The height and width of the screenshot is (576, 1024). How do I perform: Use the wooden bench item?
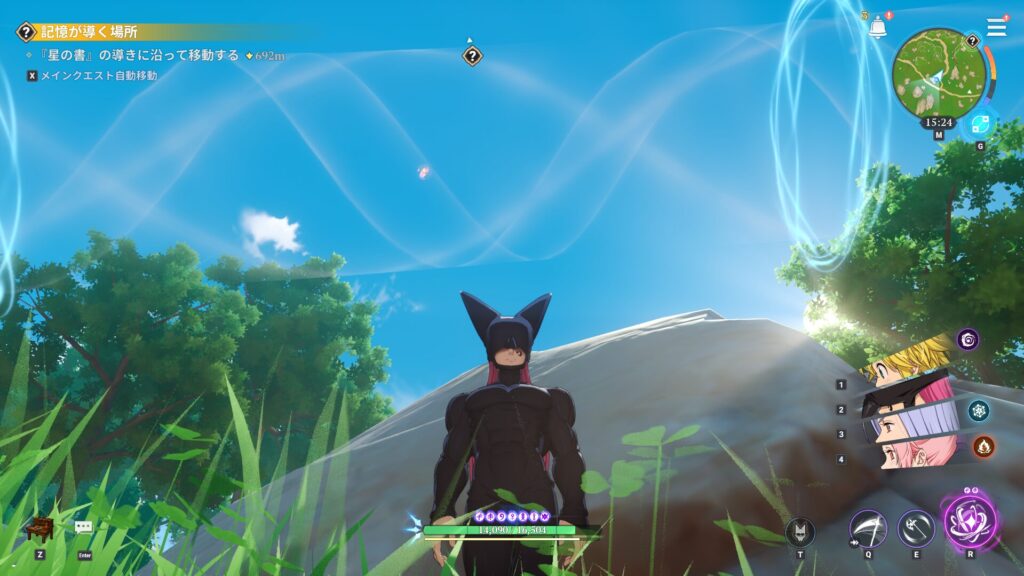click(38, 528)
